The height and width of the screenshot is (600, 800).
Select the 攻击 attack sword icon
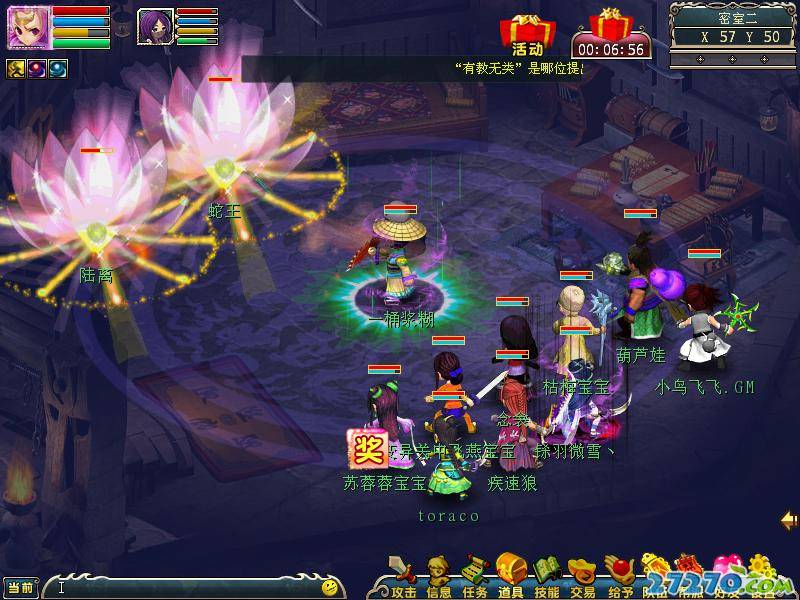coord(404,574)
